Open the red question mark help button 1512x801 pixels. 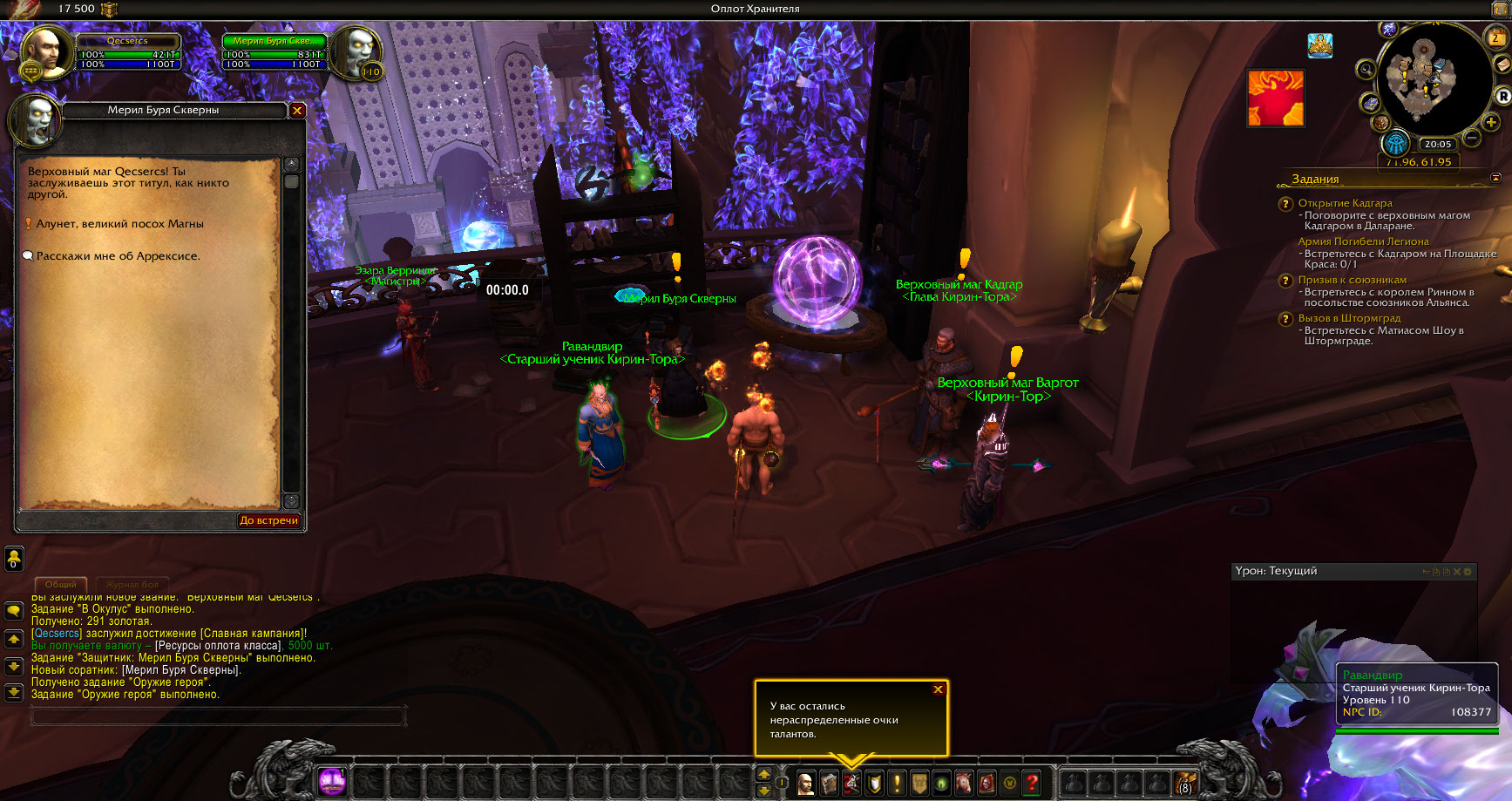click(x=1032, y=783)
